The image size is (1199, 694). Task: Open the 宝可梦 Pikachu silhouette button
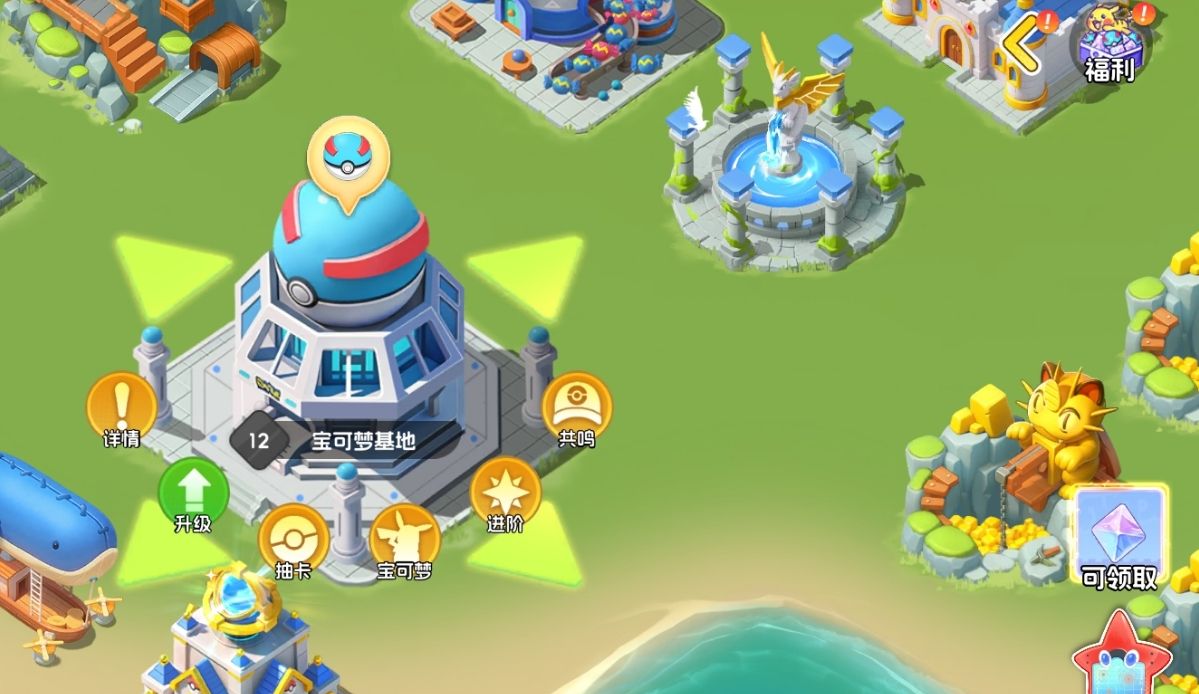coord(405,540)
